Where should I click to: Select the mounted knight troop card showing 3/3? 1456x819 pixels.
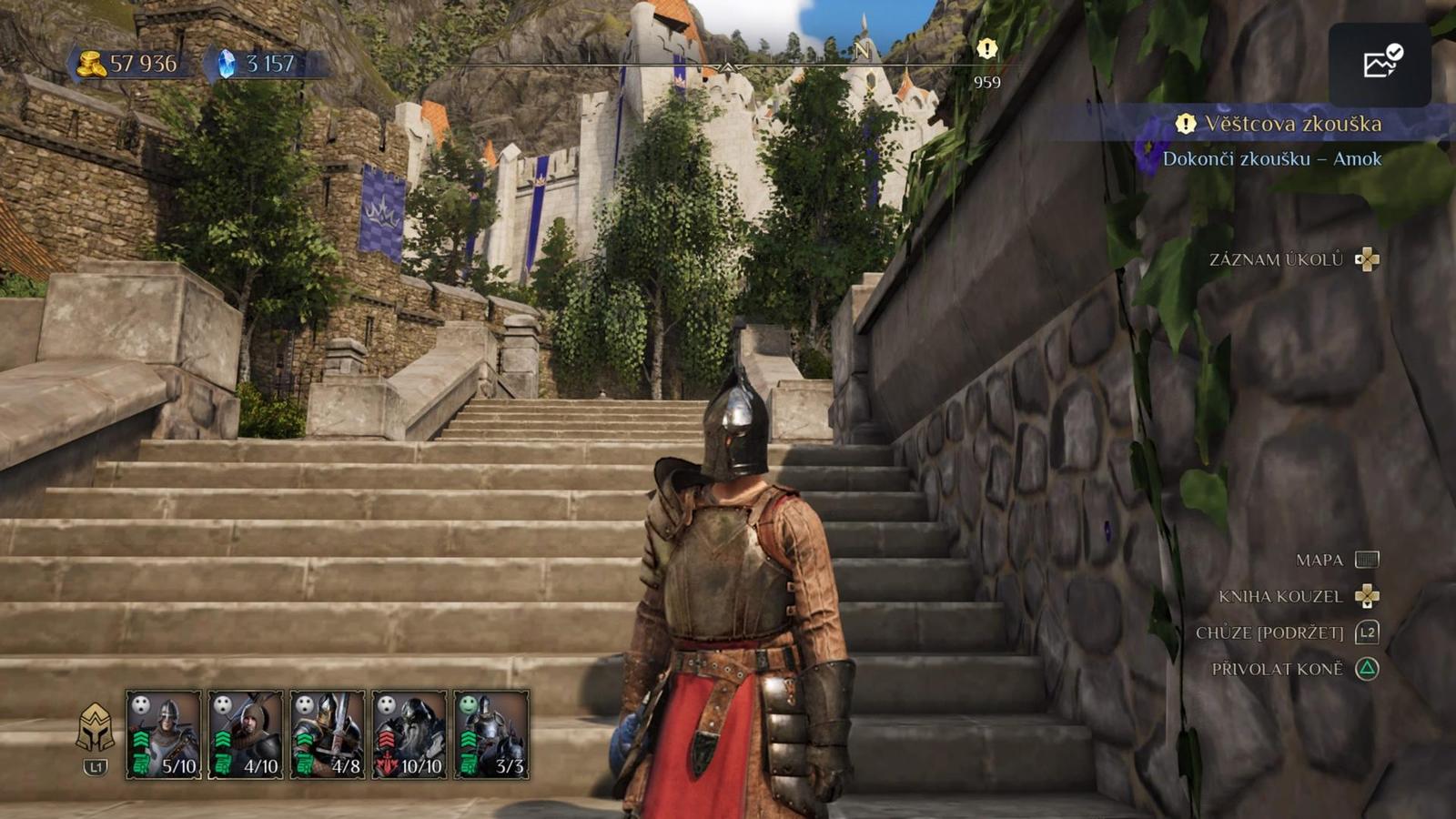(x=491, y=734)
